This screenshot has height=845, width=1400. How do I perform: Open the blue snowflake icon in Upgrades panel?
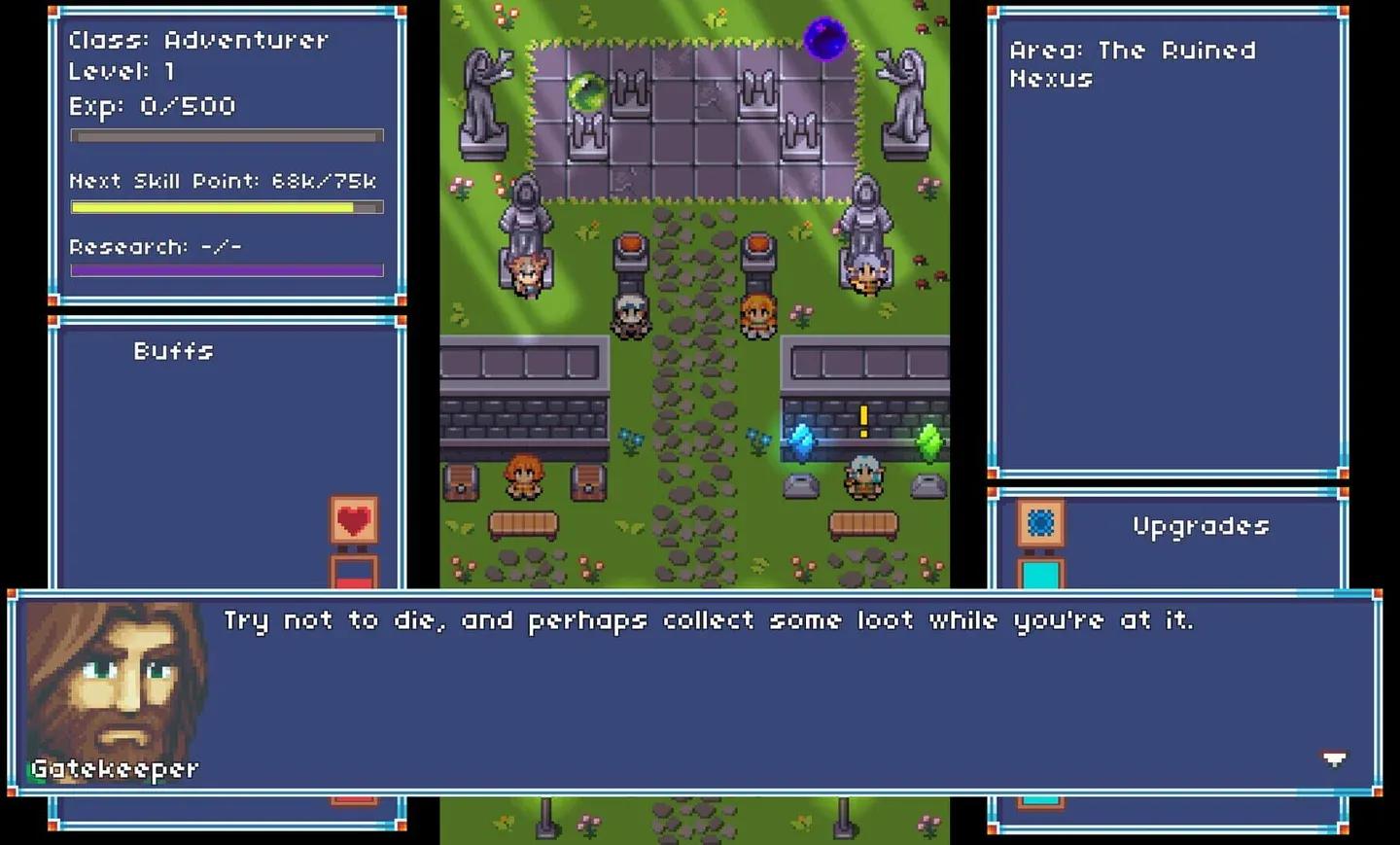point(1040,523)
